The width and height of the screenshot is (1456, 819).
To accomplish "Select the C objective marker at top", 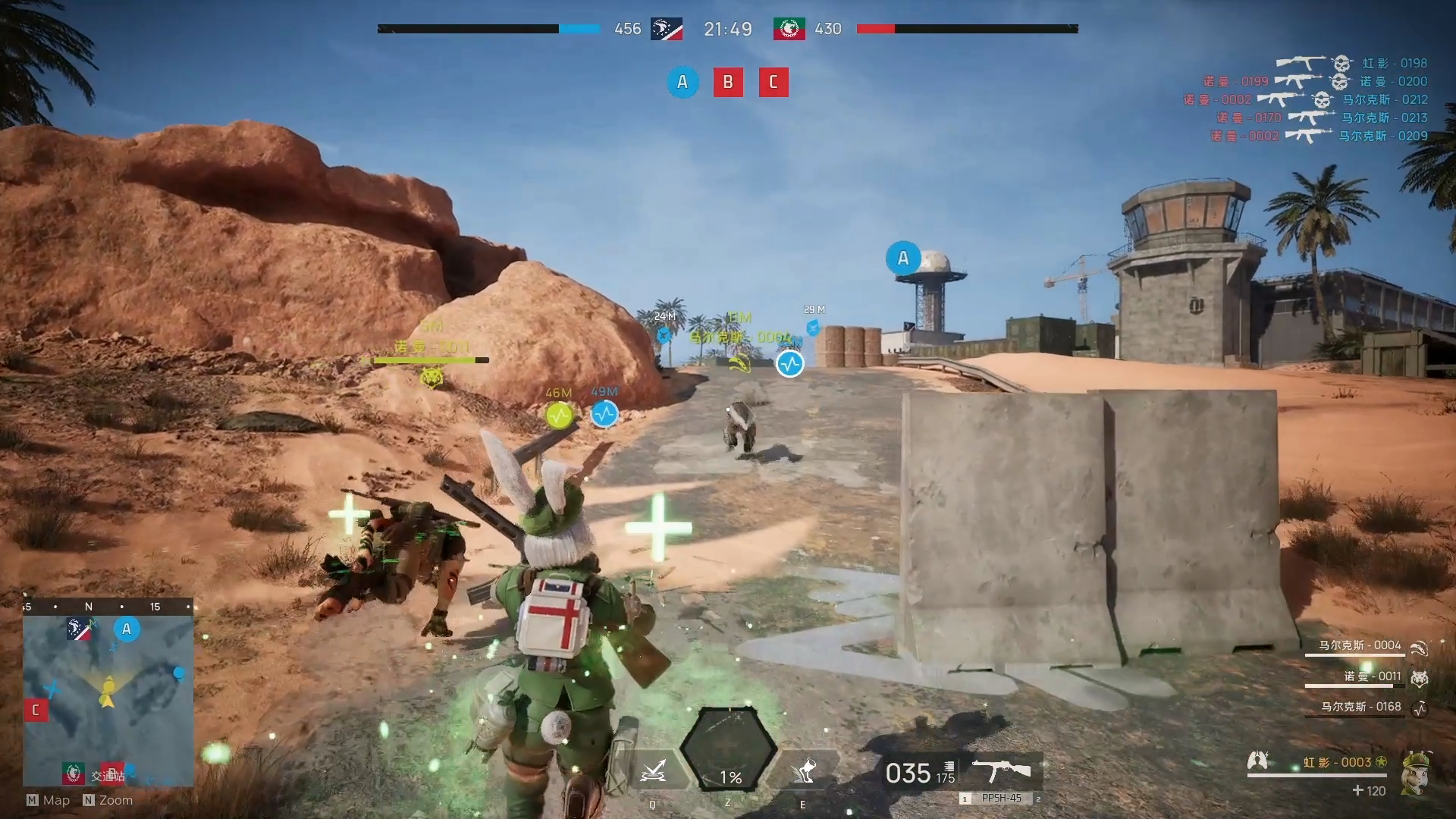I will tap(773, 82).
